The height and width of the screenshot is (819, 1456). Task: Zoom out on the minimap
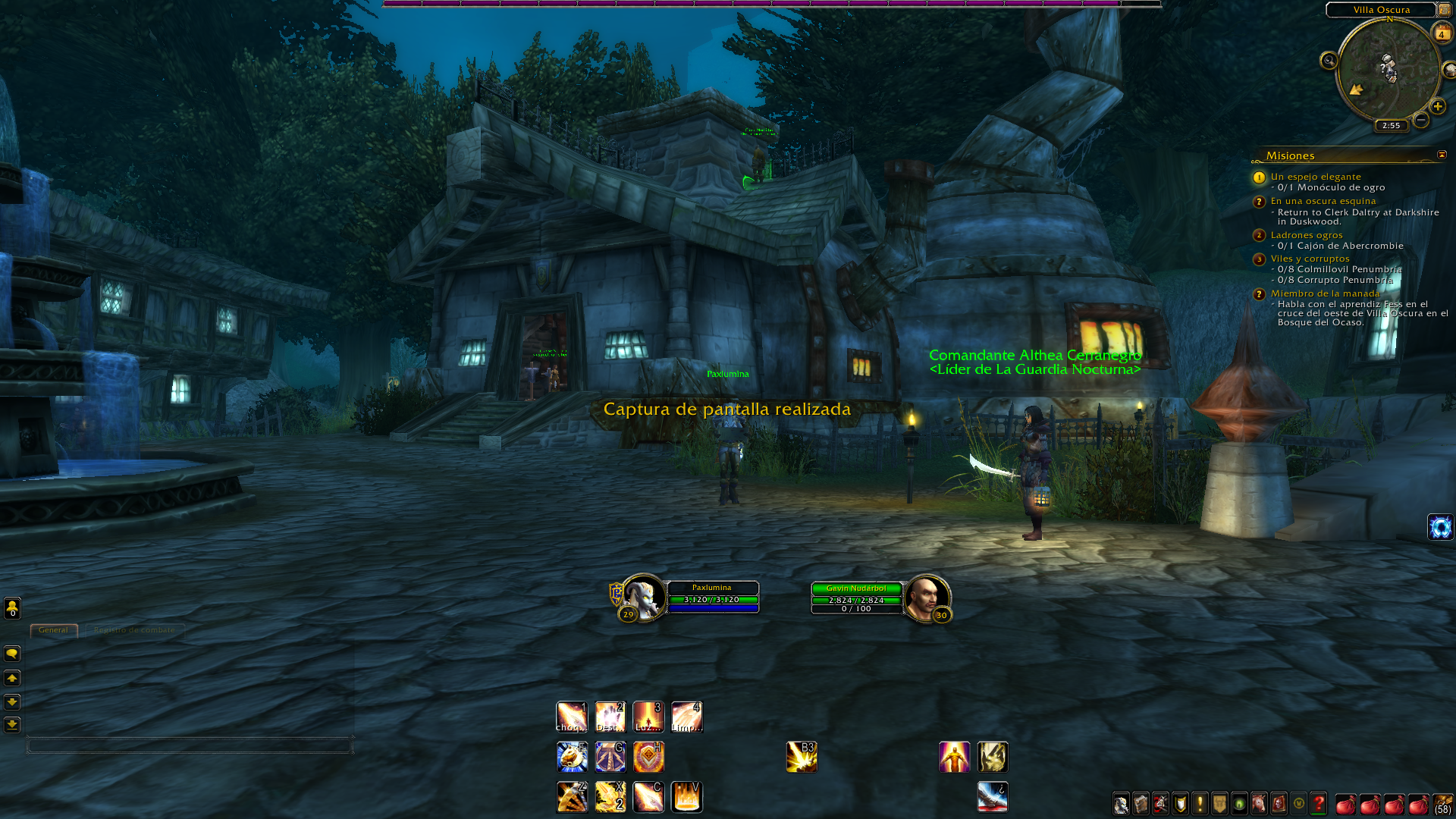[x=1421, y=120]
